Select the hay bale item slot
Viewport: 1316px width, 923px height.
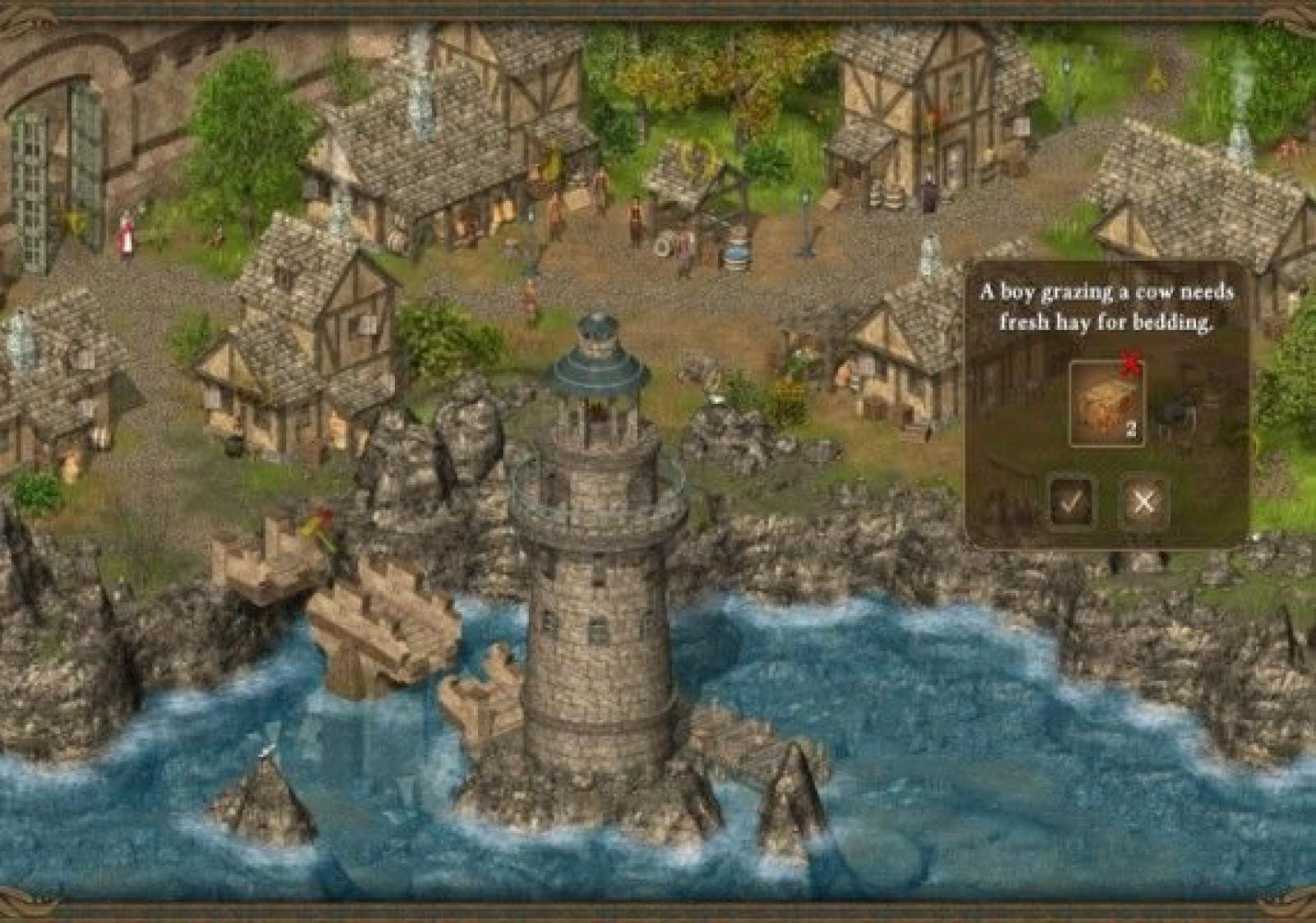pos(1106,404)
